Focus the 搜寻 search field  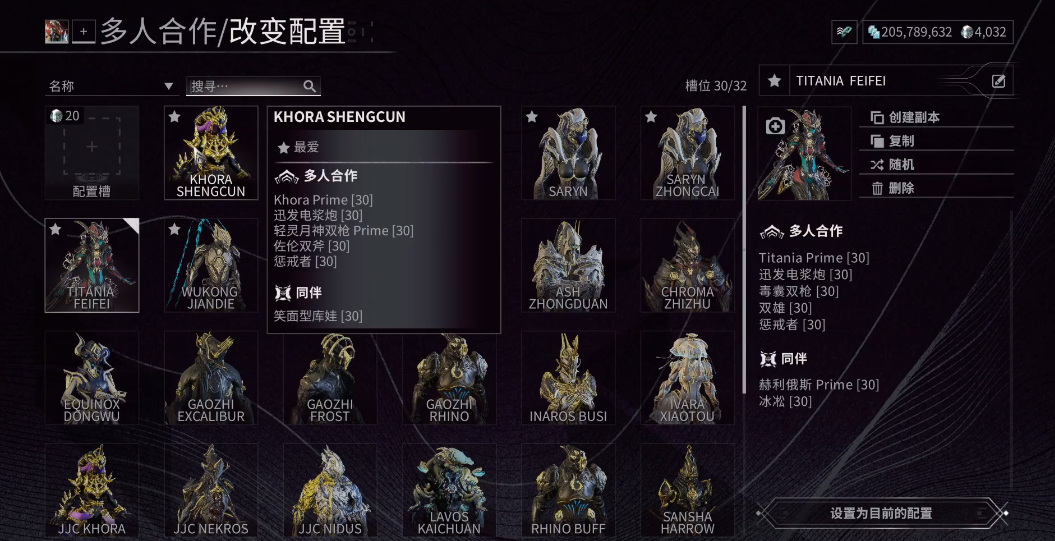[x=245, y=87]
